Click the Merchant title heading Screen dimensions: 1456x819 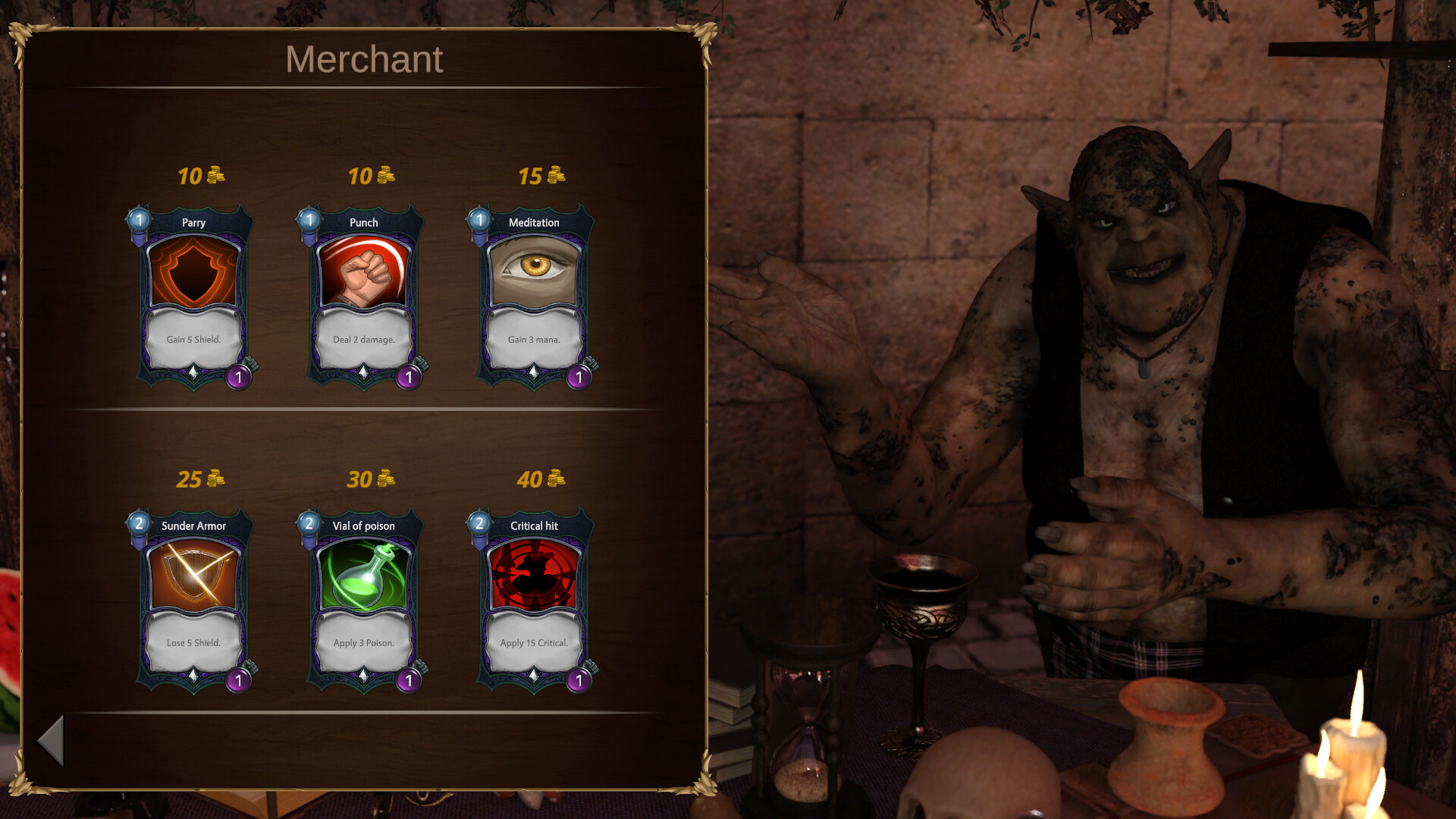tap(364, 60)
